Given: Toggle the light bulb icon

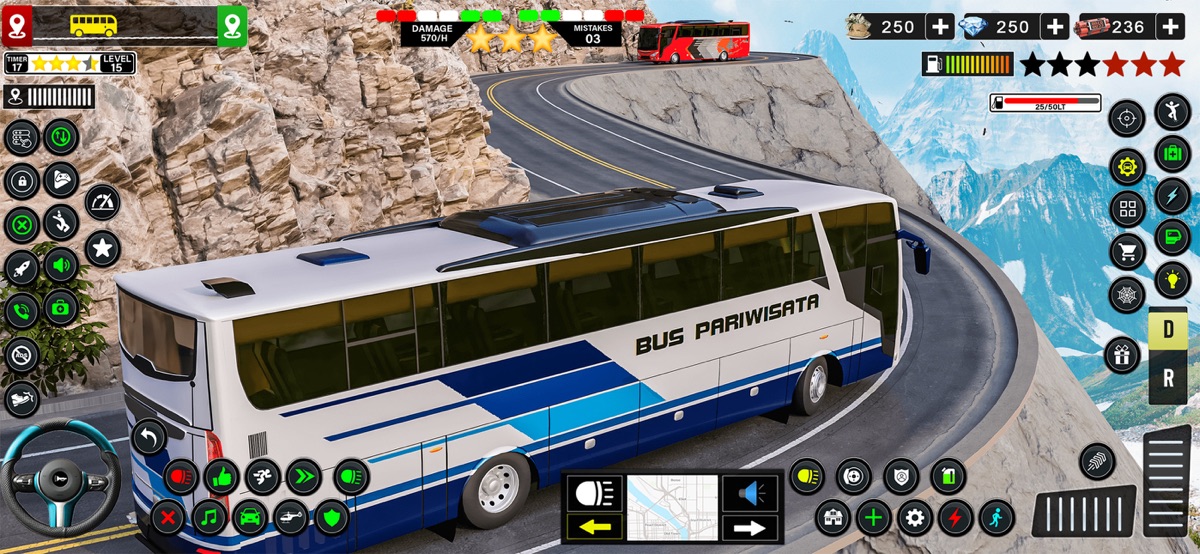Looking at the screenshot, I should pyautogui.click(x=1172, y=281).
